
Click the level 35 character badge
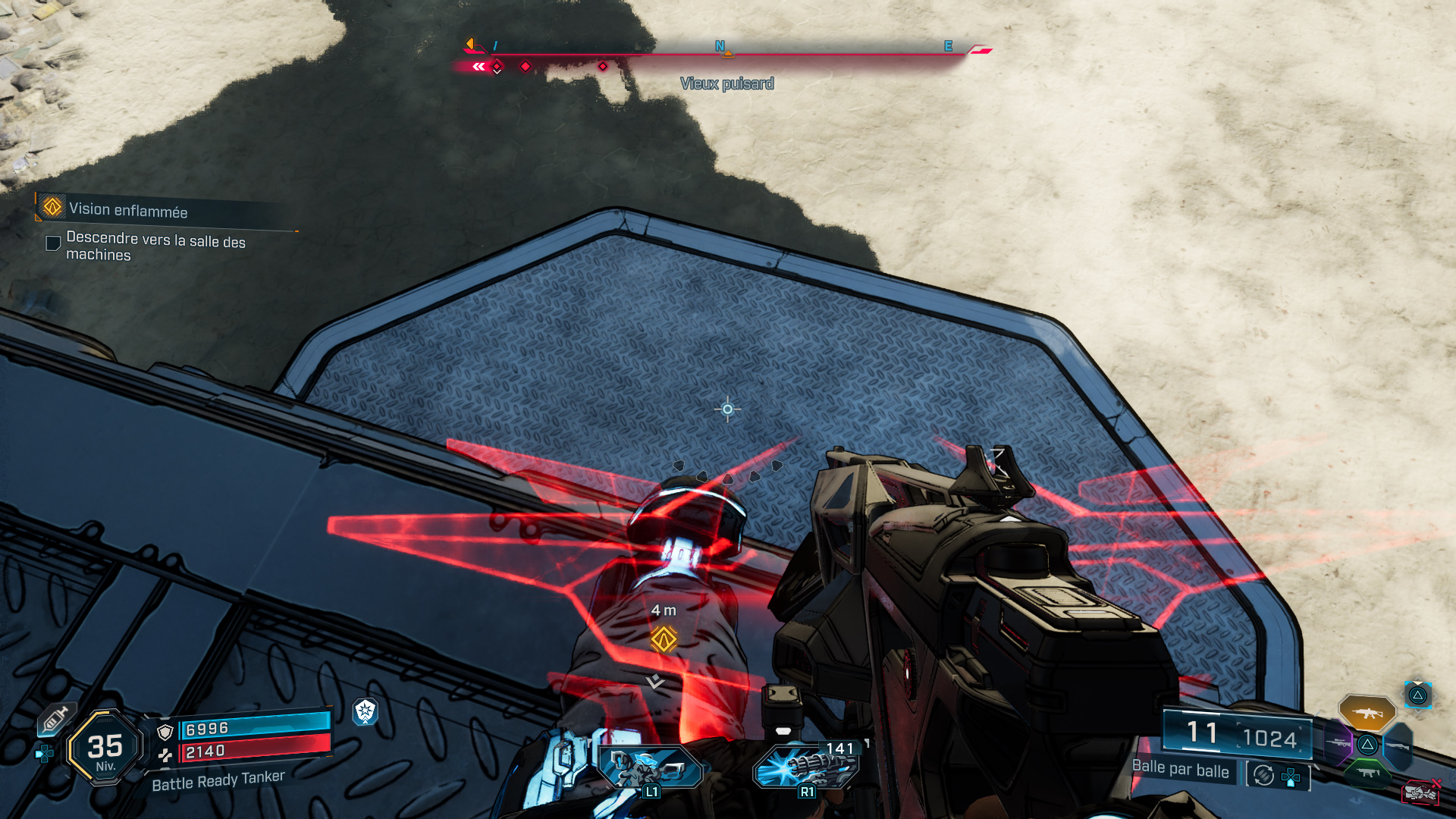[105, 748]
